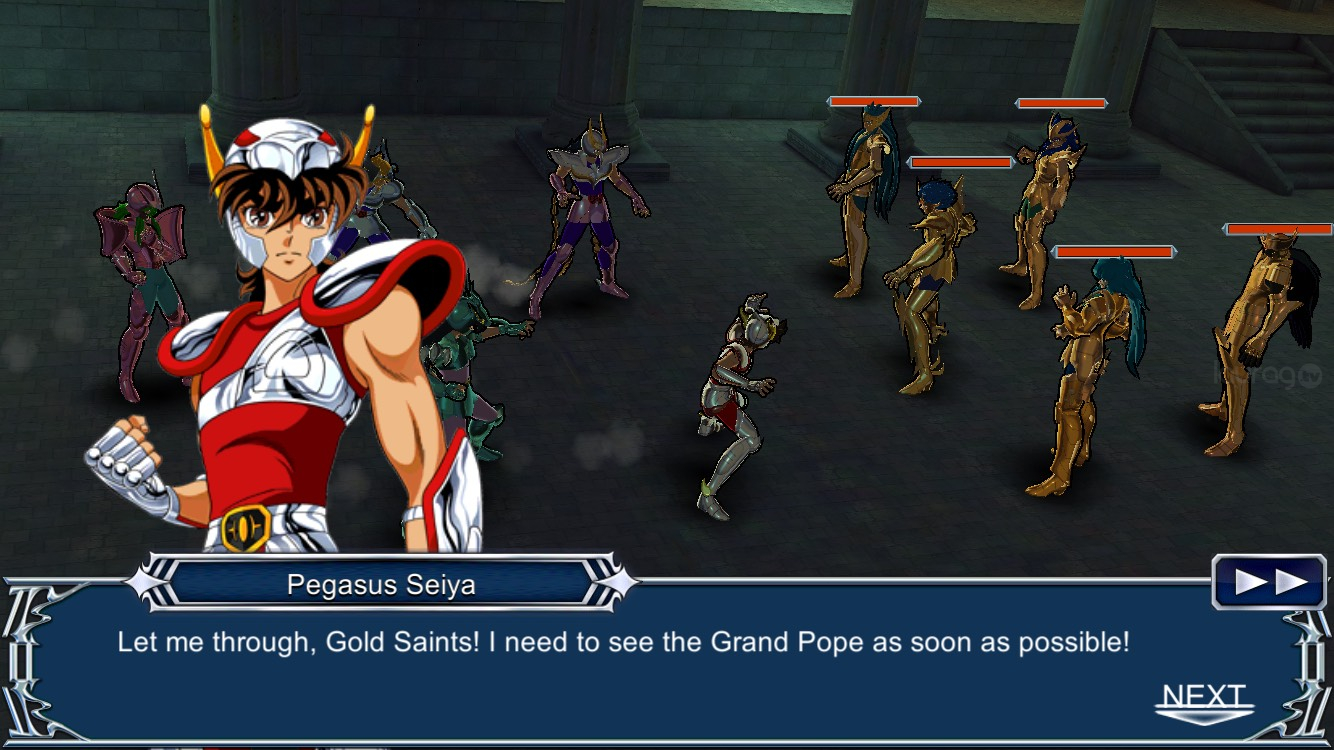The image size is (1334, 750).
Task: Advance the dialogue with NEXT
Action: [x=1204, y=701]
